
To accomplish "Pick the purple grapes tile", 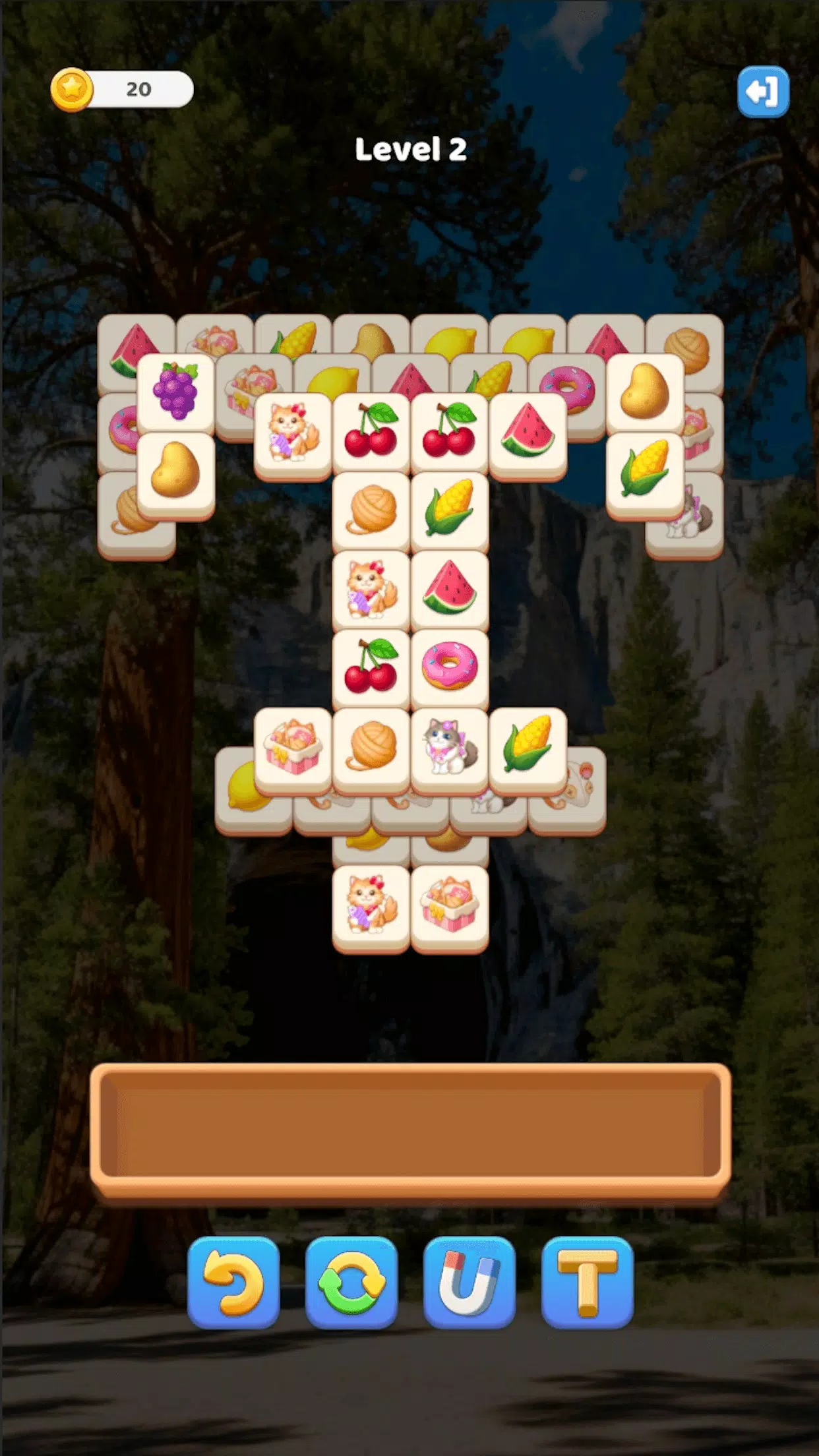I will (x=175, y=391).
